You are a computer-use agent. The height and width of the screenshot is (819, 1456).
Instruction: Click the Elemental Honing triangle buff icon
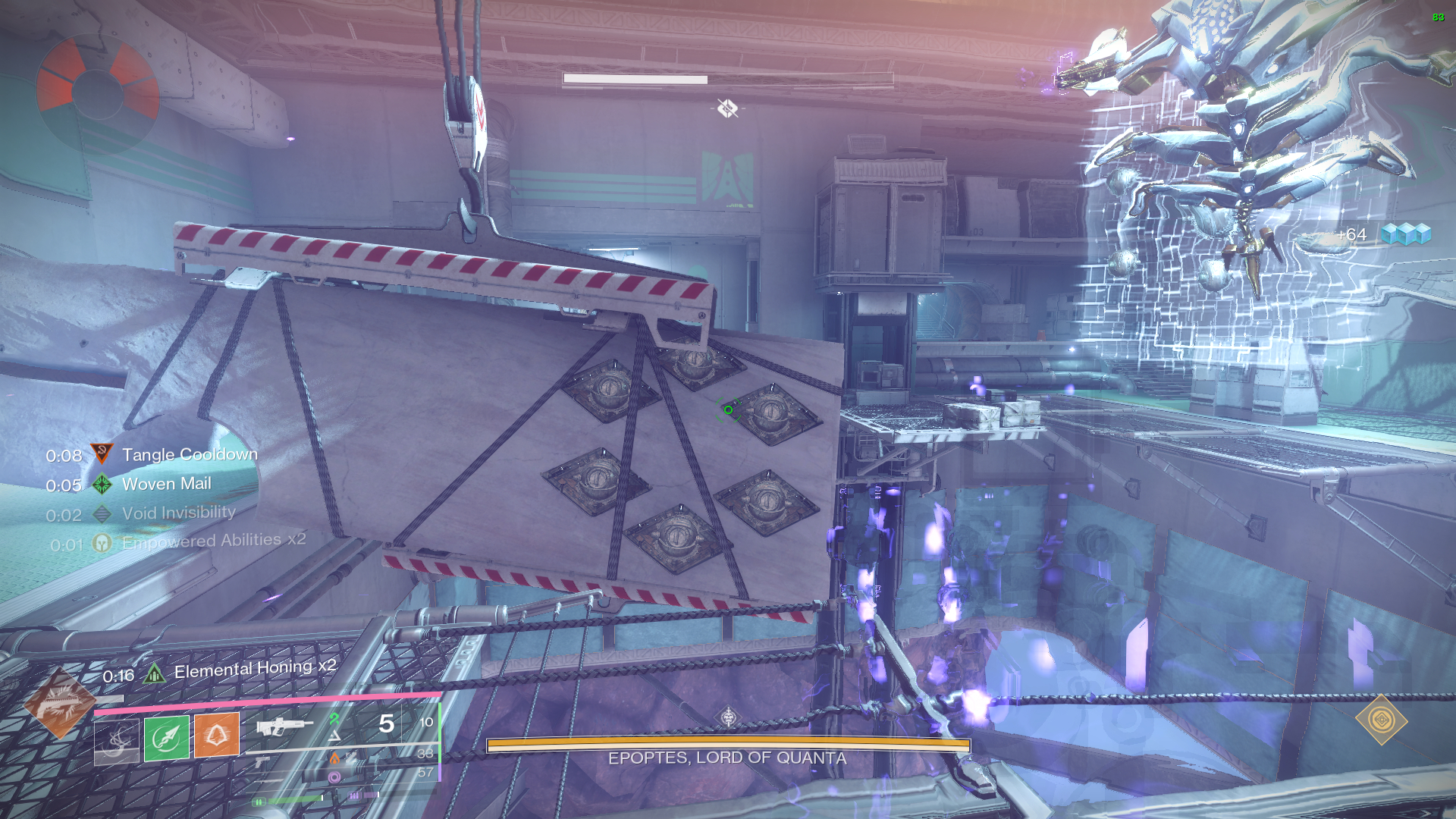pyautogui.click(x=154, y=673)
